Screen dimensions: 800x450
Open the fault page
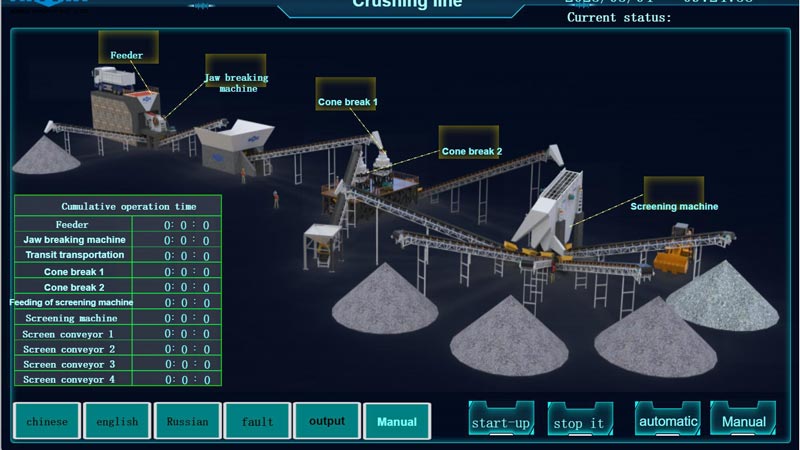(x=257, y=421)
